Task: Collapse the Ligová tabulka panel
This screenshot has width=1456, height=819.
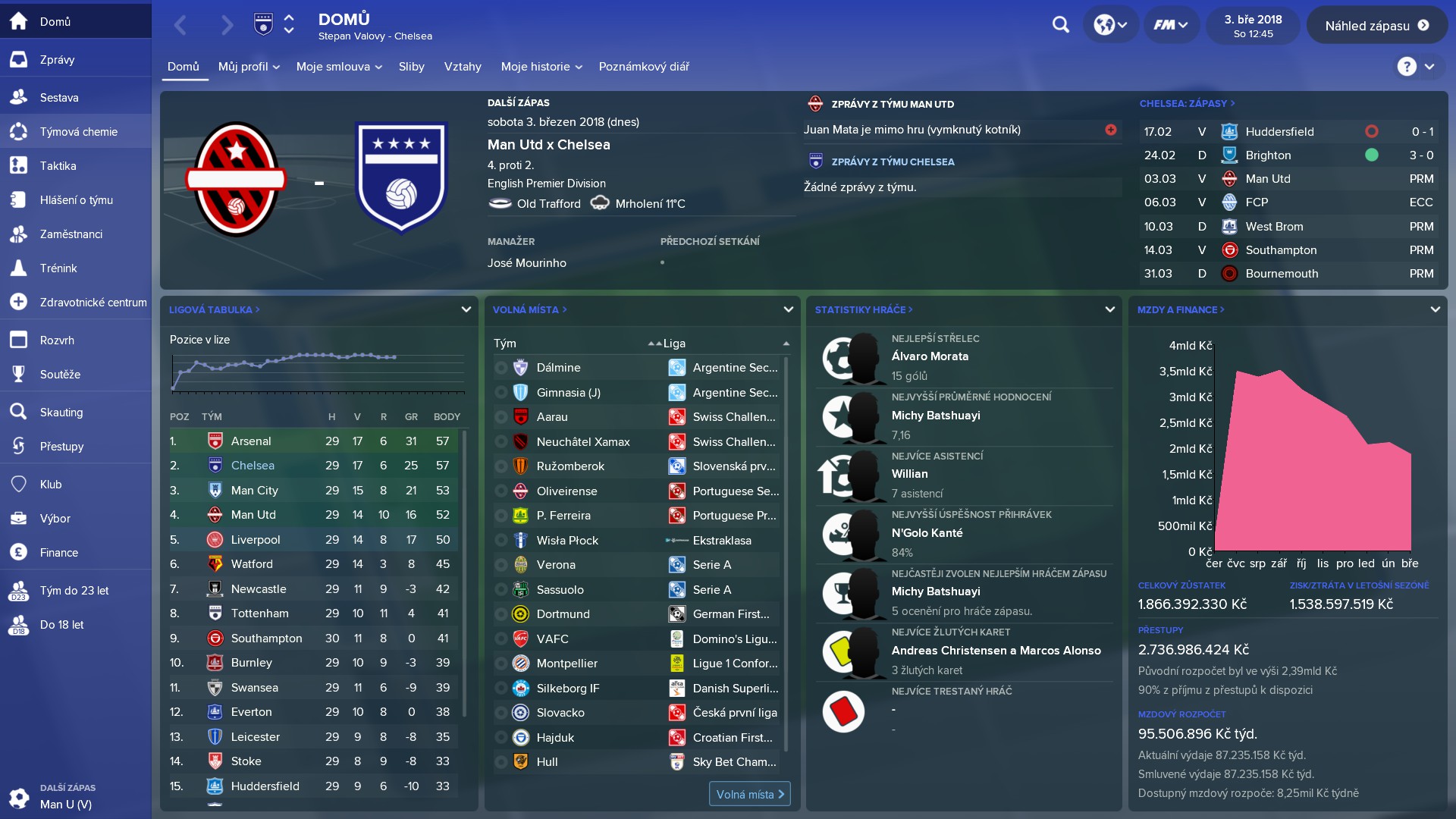Action: [465, 309]
